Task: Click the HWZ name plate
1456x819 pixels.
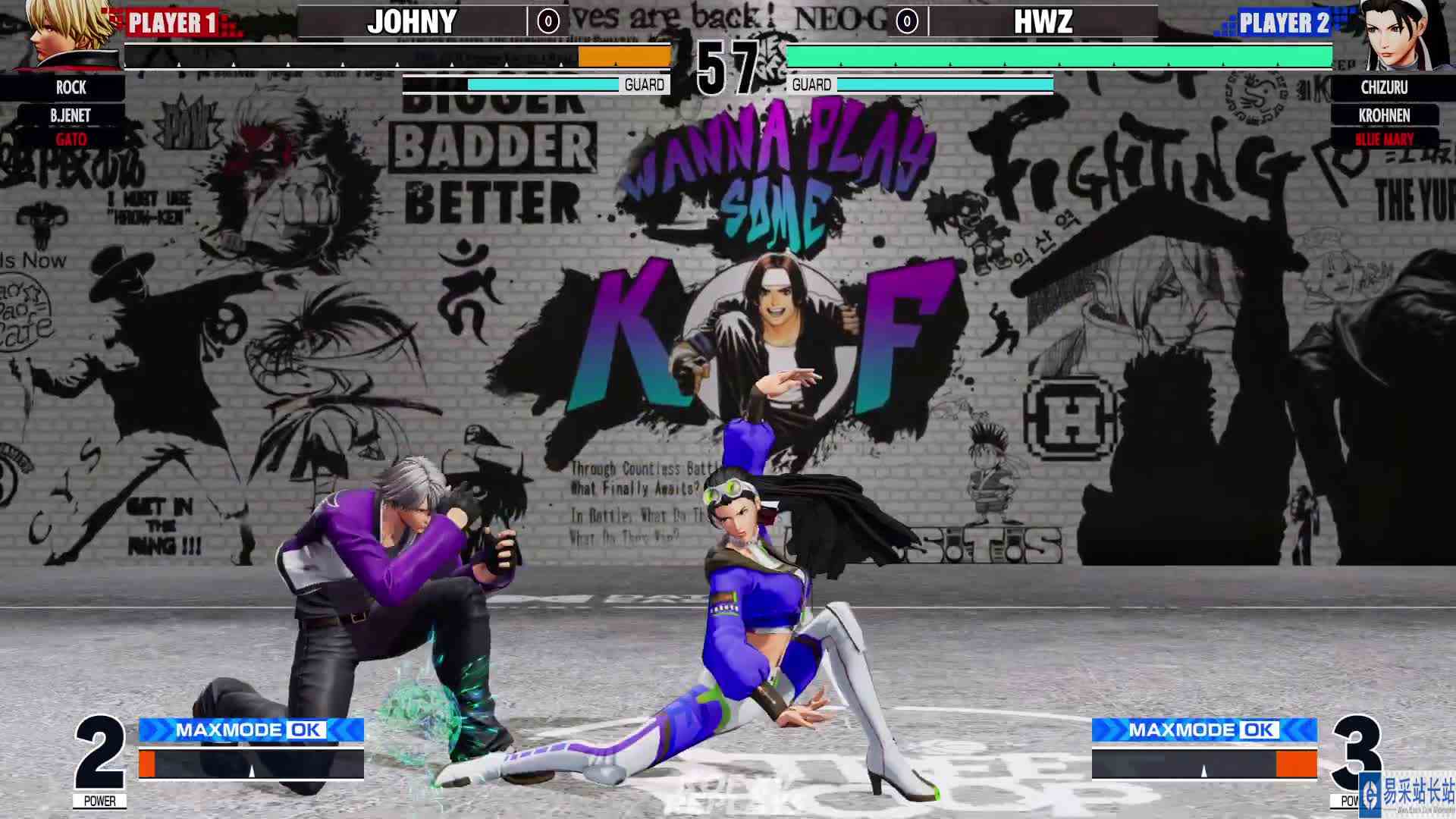Action: coord(1043,22)
